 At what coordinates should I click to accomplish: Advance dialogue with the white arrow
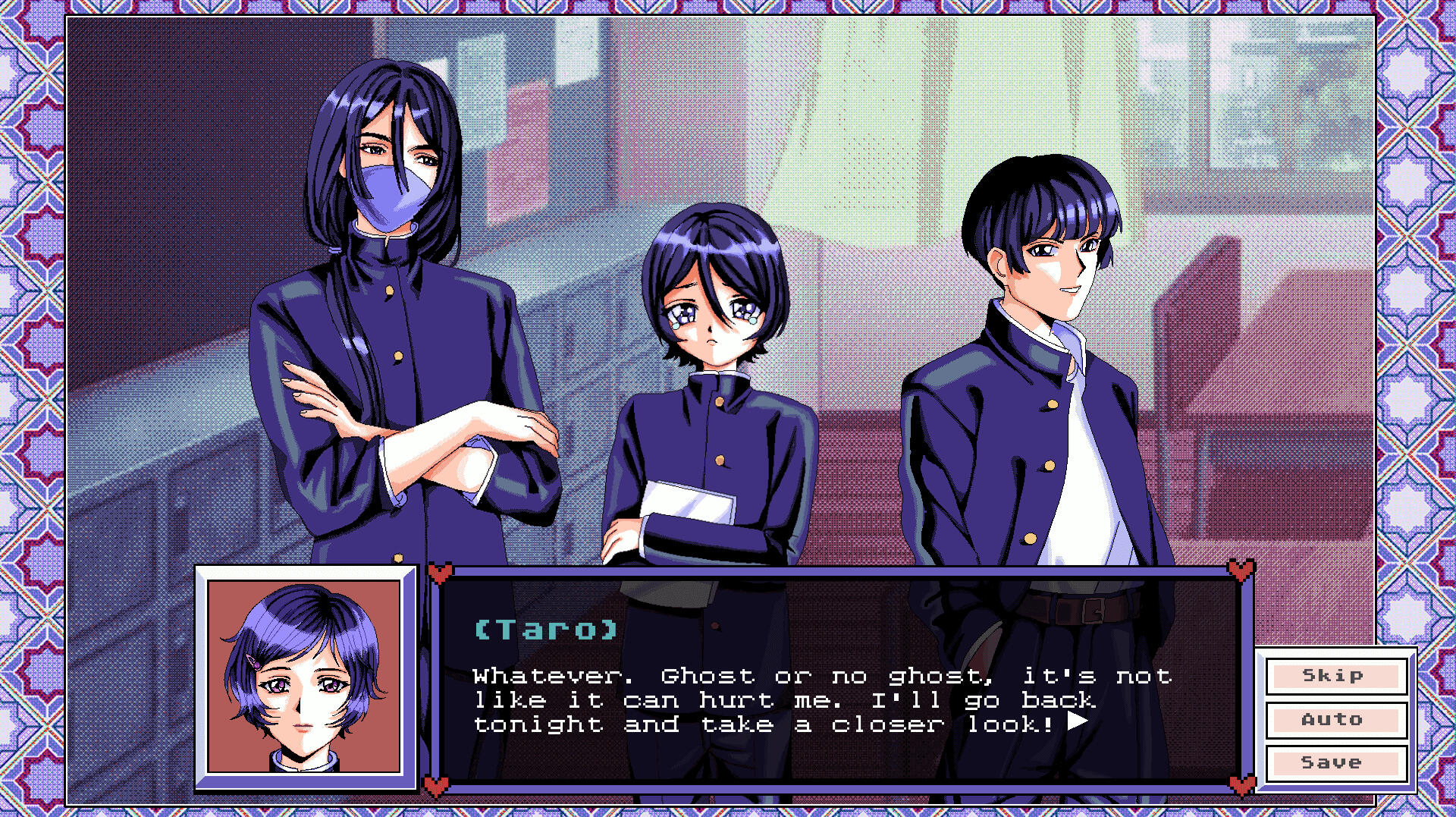click(1078, 721)
